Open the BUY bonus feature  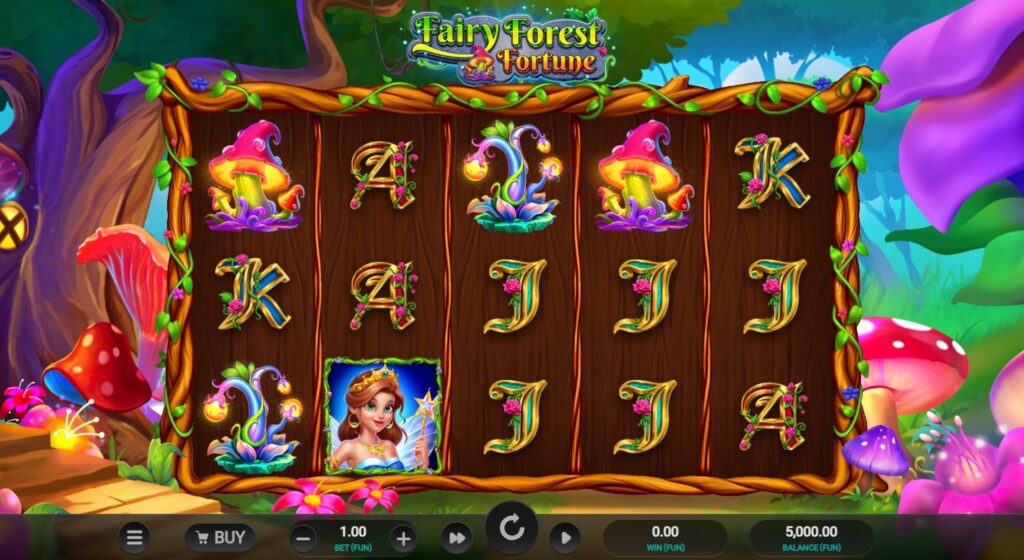click(x=218, y=538)
